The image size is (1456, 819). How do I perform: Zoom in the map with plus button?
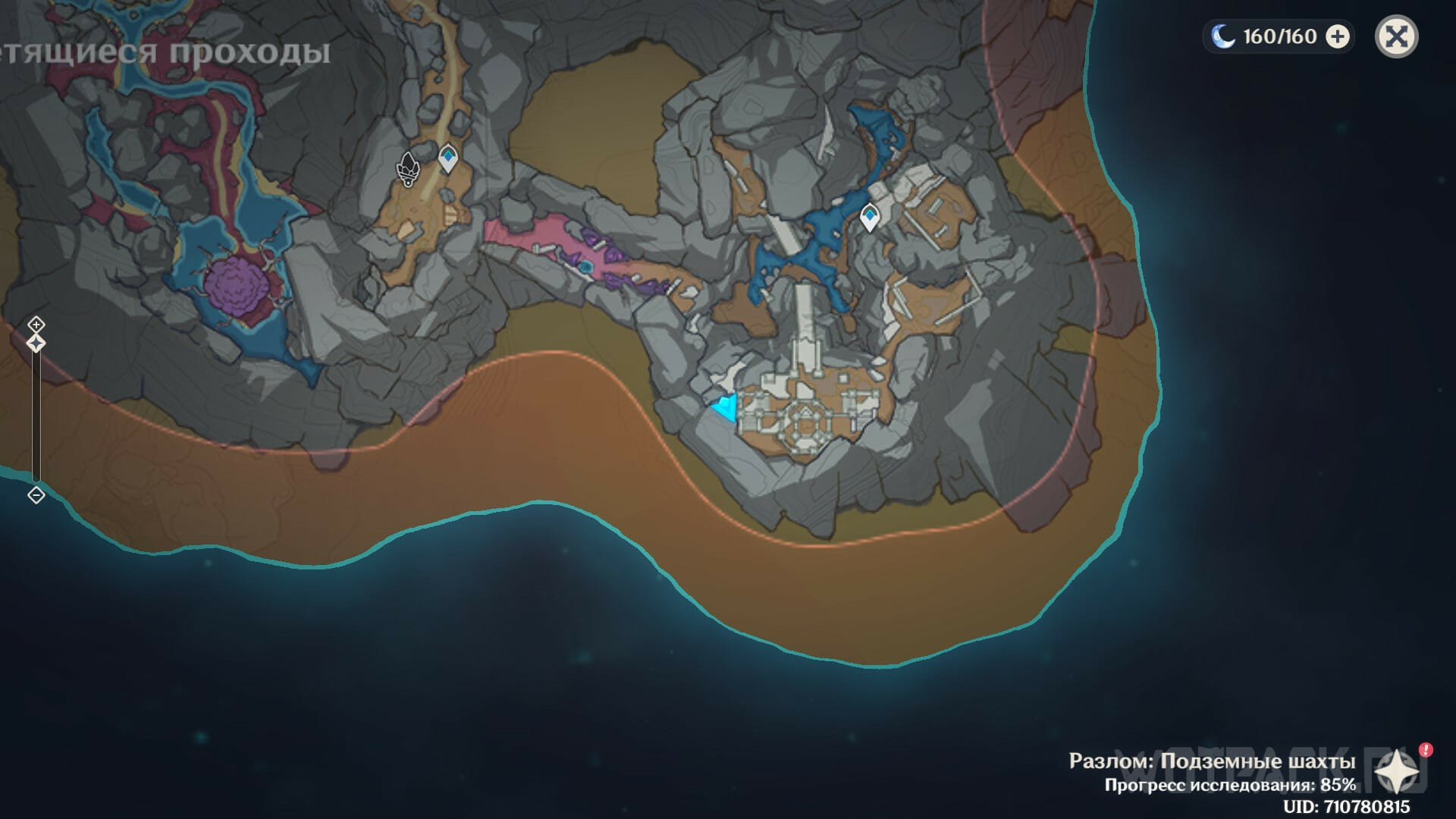36,325
